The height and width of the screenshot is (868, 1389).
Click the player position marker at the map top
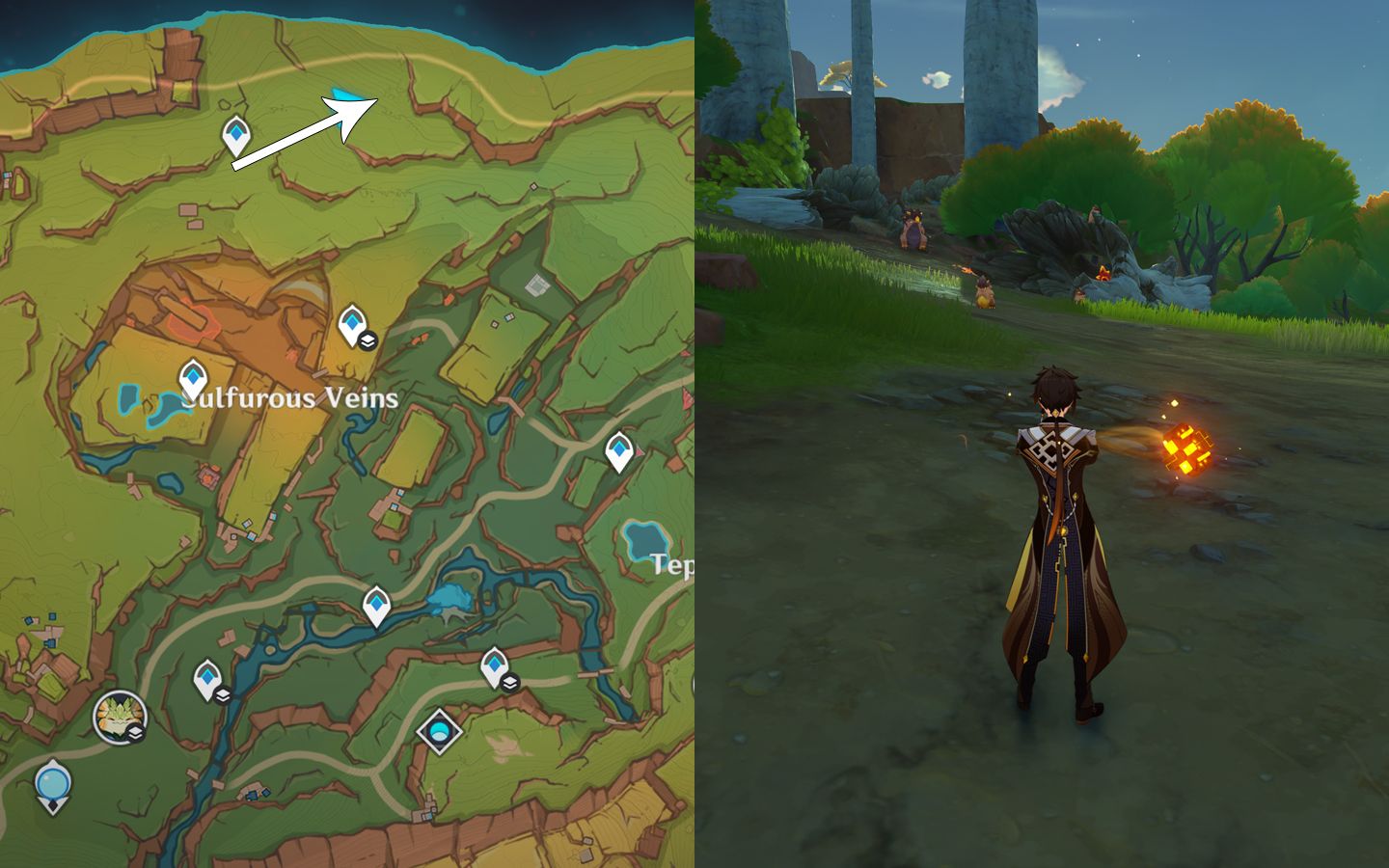pos(347,95)
